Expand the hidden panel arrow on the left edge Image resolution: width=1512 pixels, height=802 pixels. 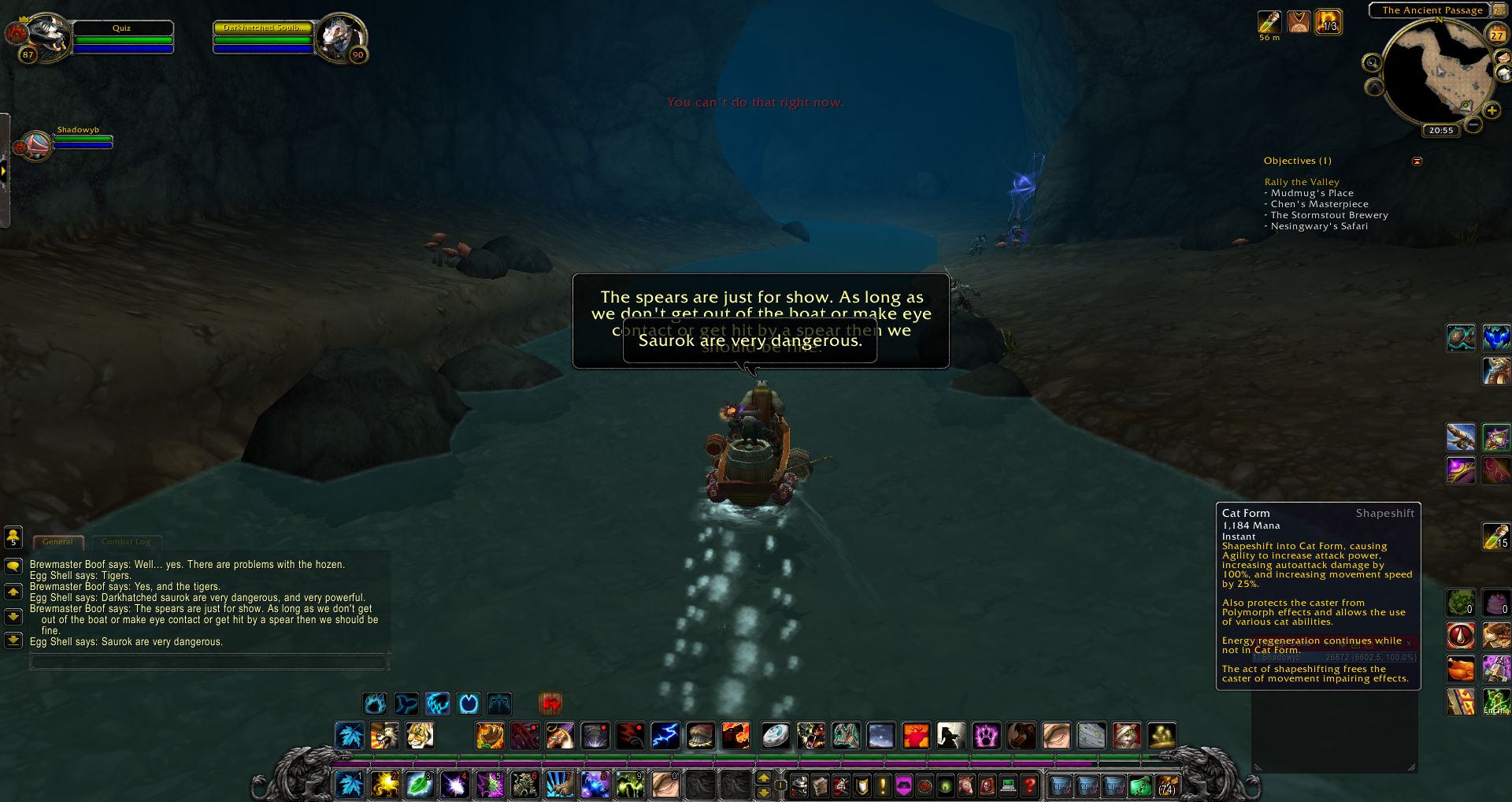[5, 169]
